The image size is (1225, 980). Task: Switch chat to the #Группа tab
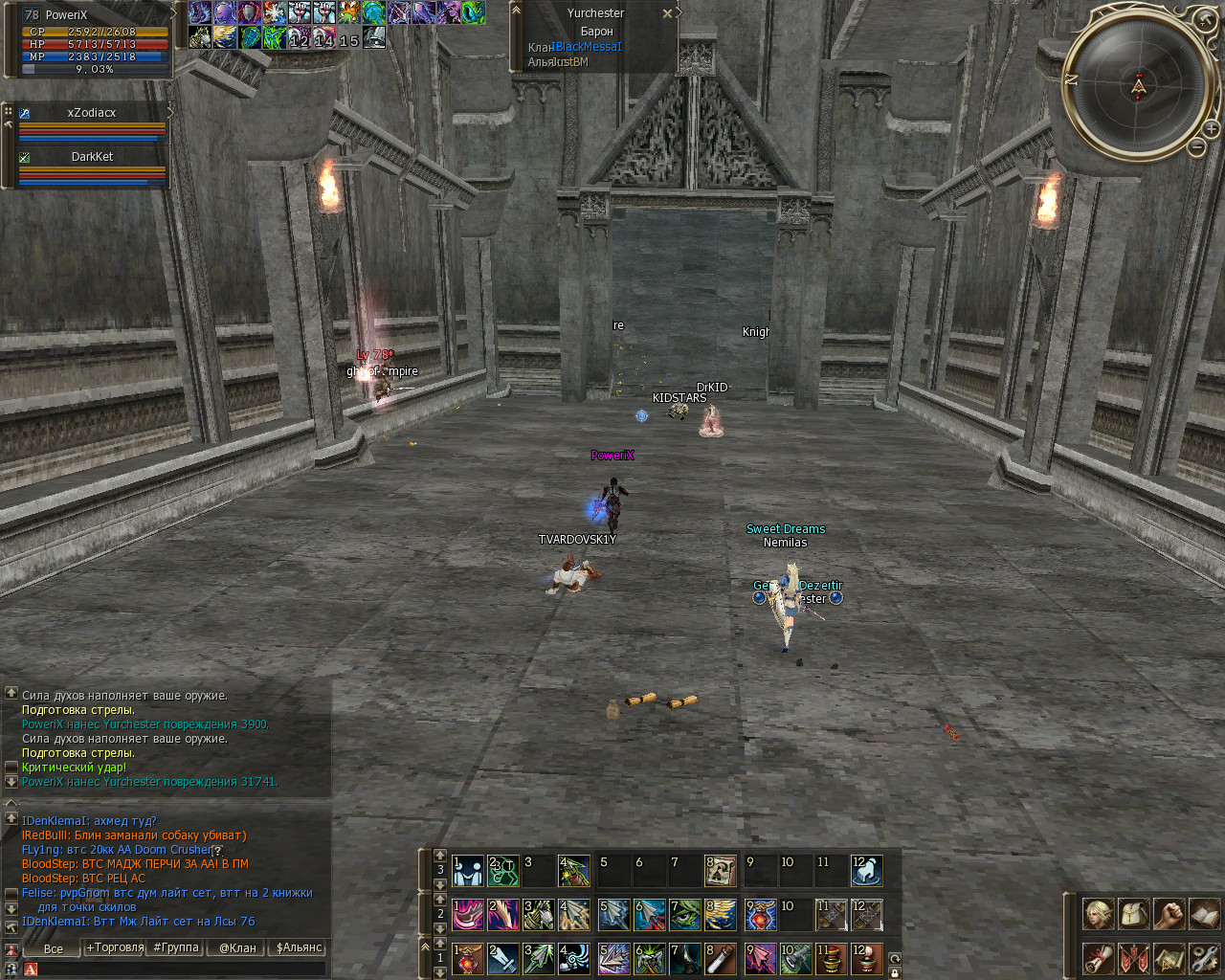(176, 947)
